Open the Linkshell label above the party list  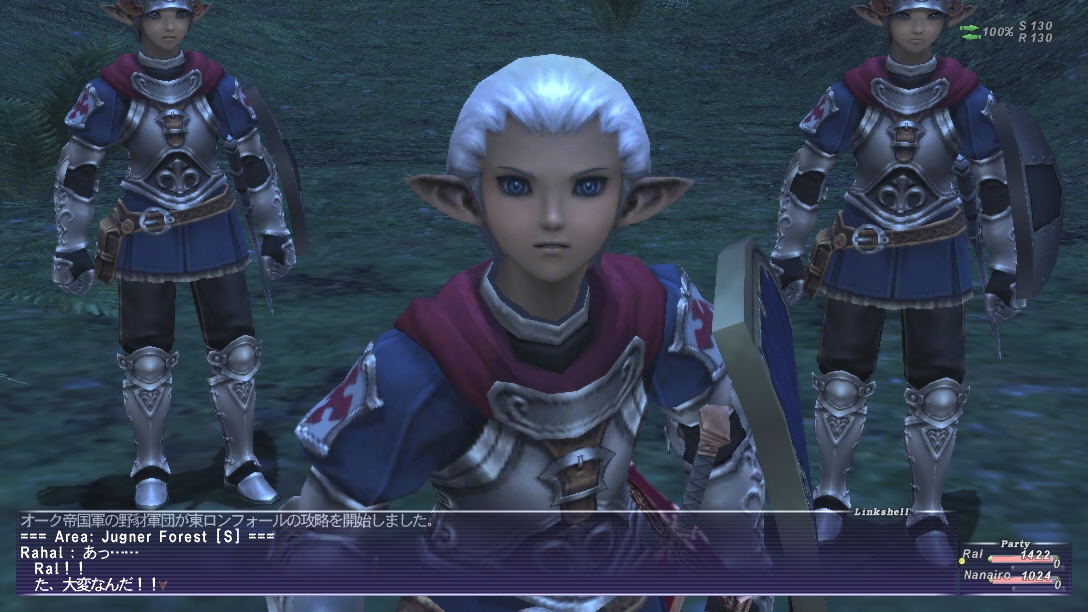(881, 511)
